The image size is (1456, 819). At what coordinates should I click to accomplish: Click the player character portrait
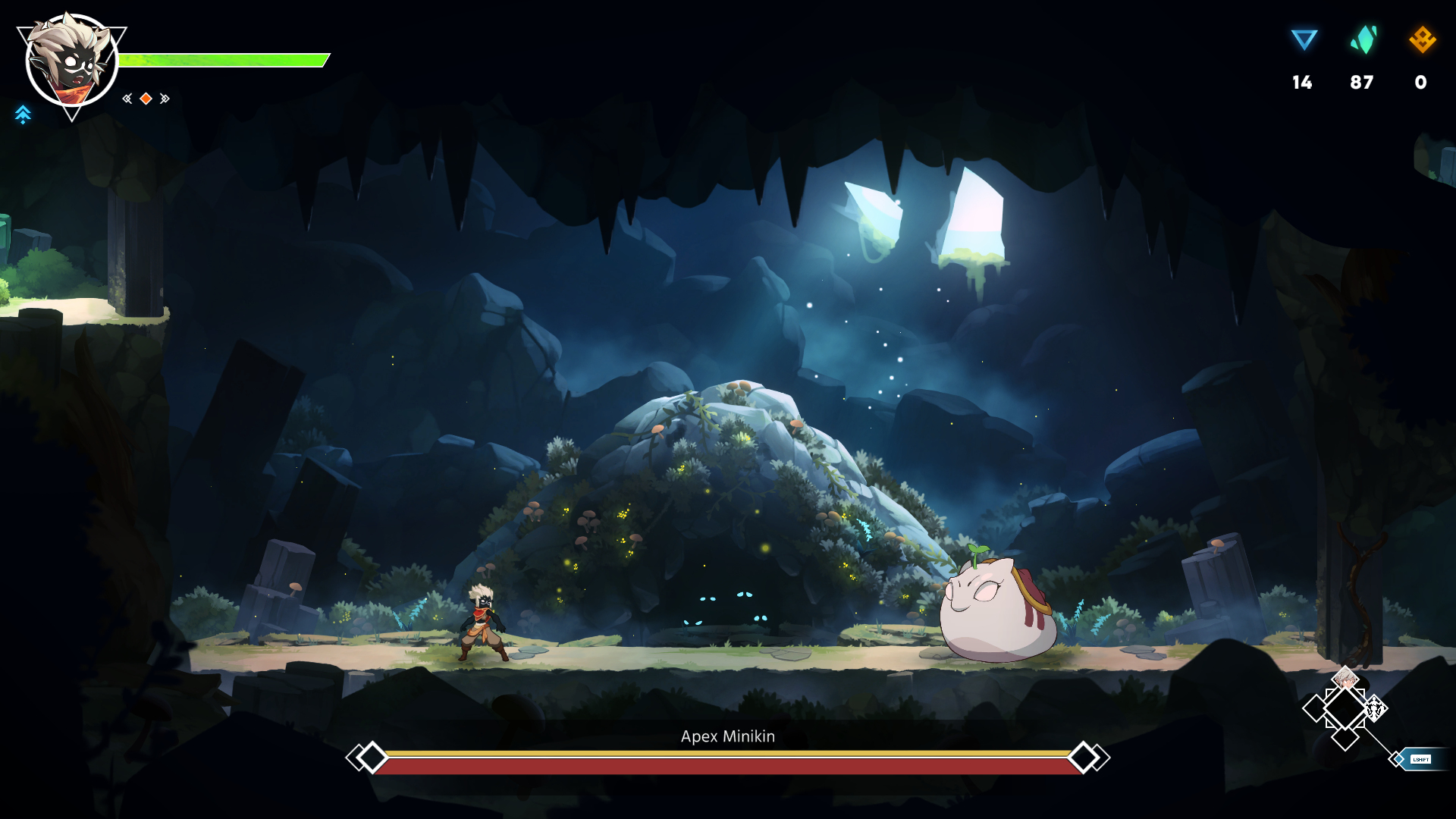71,61
